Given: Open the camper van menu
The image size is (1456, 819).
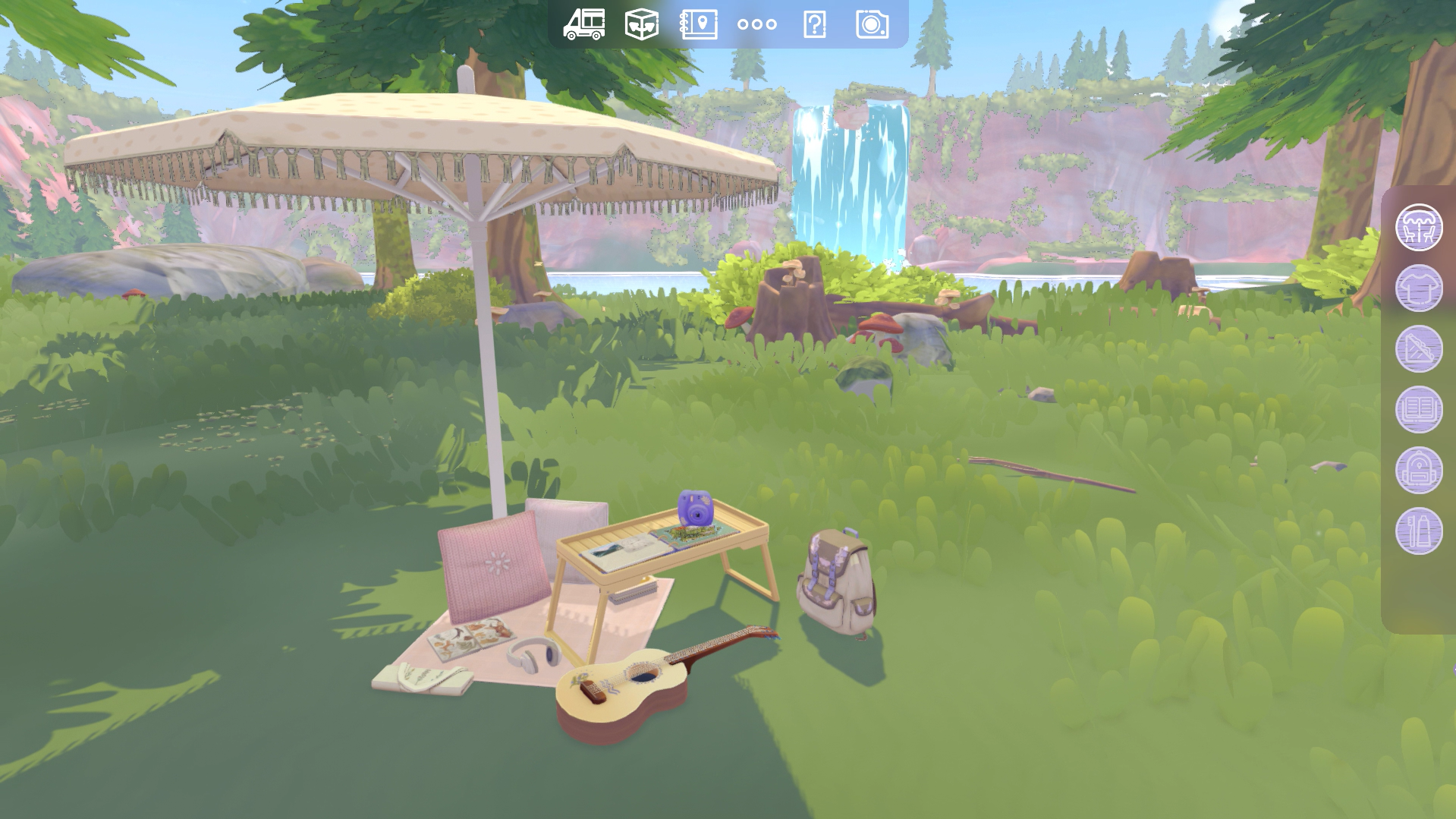Looking at the screenshot, I should tap(584, 24).
